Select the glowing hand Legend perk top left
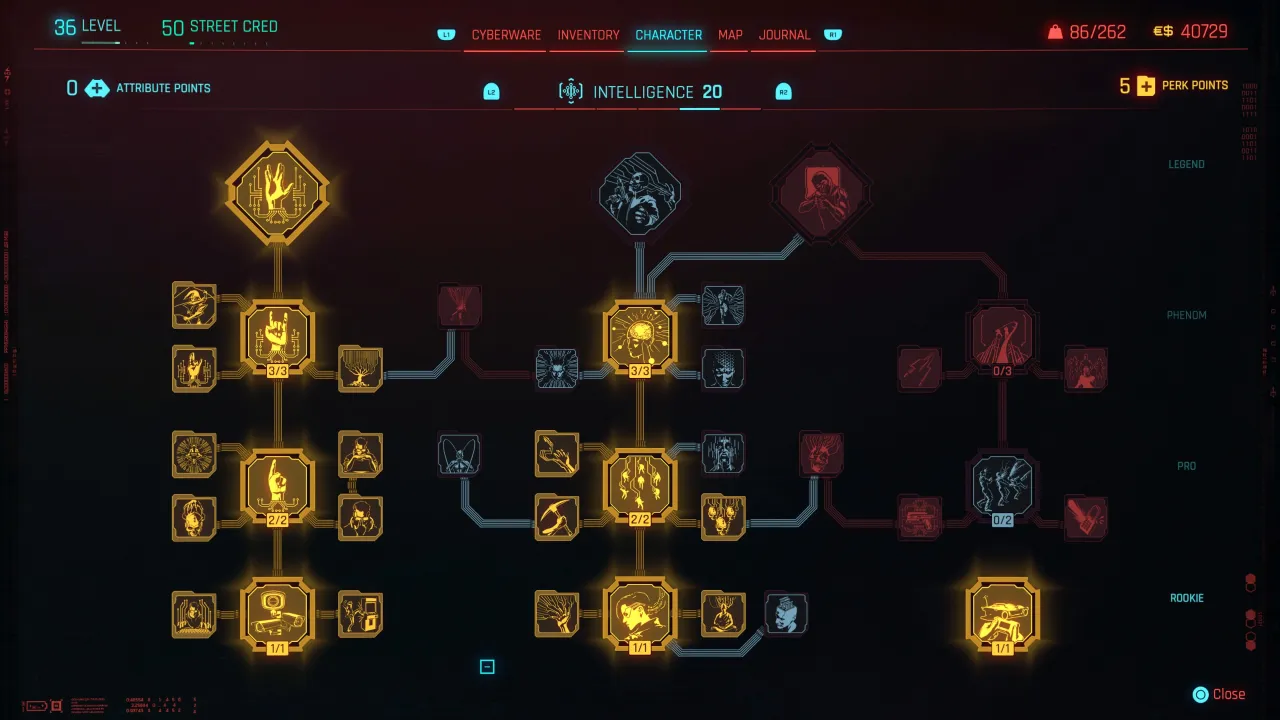Screen dimensions: 1280x720 click(277, 190)
